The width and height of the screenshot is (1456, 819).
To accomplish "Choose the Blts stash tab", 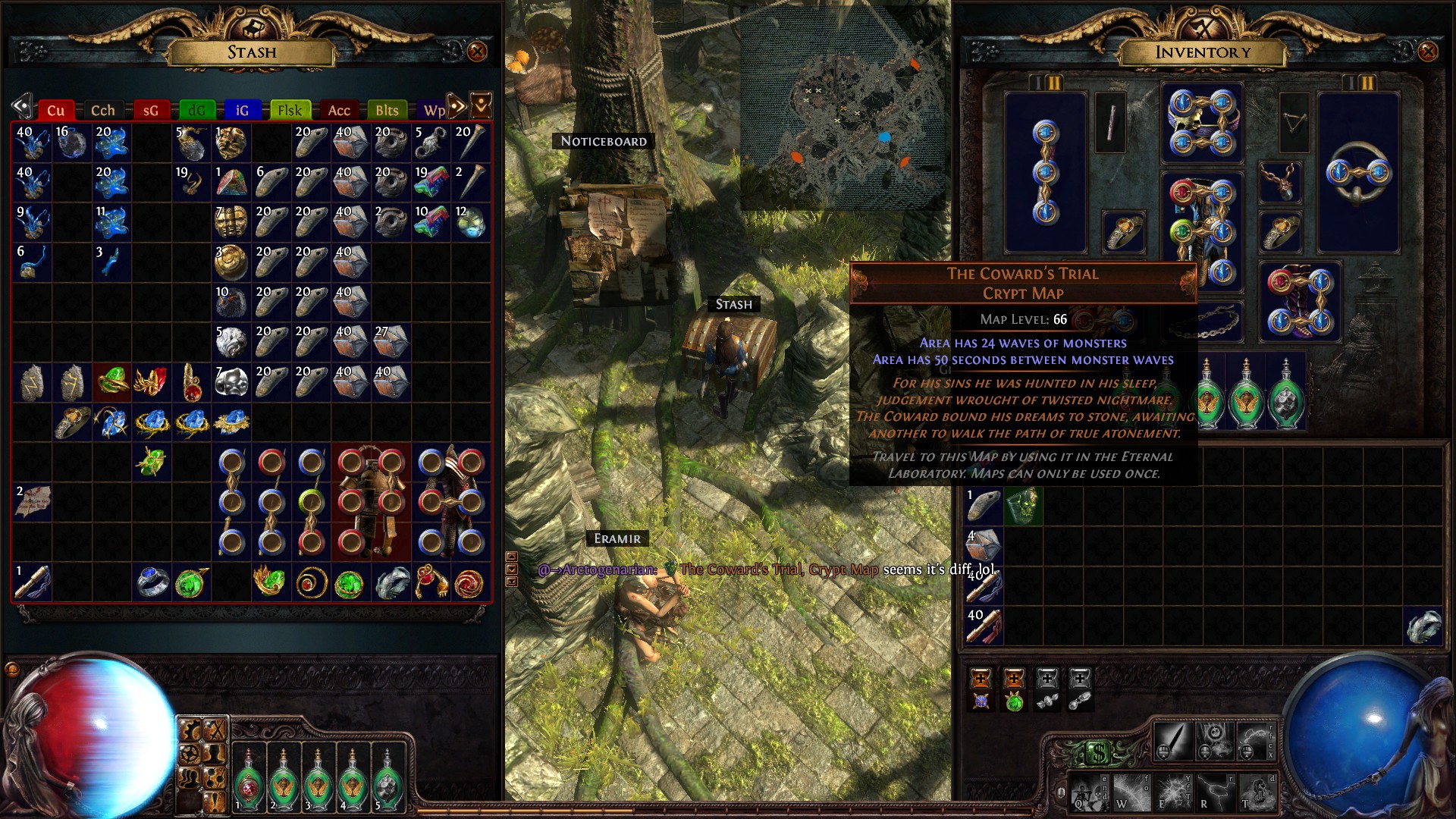I will [x=386, y=111].
